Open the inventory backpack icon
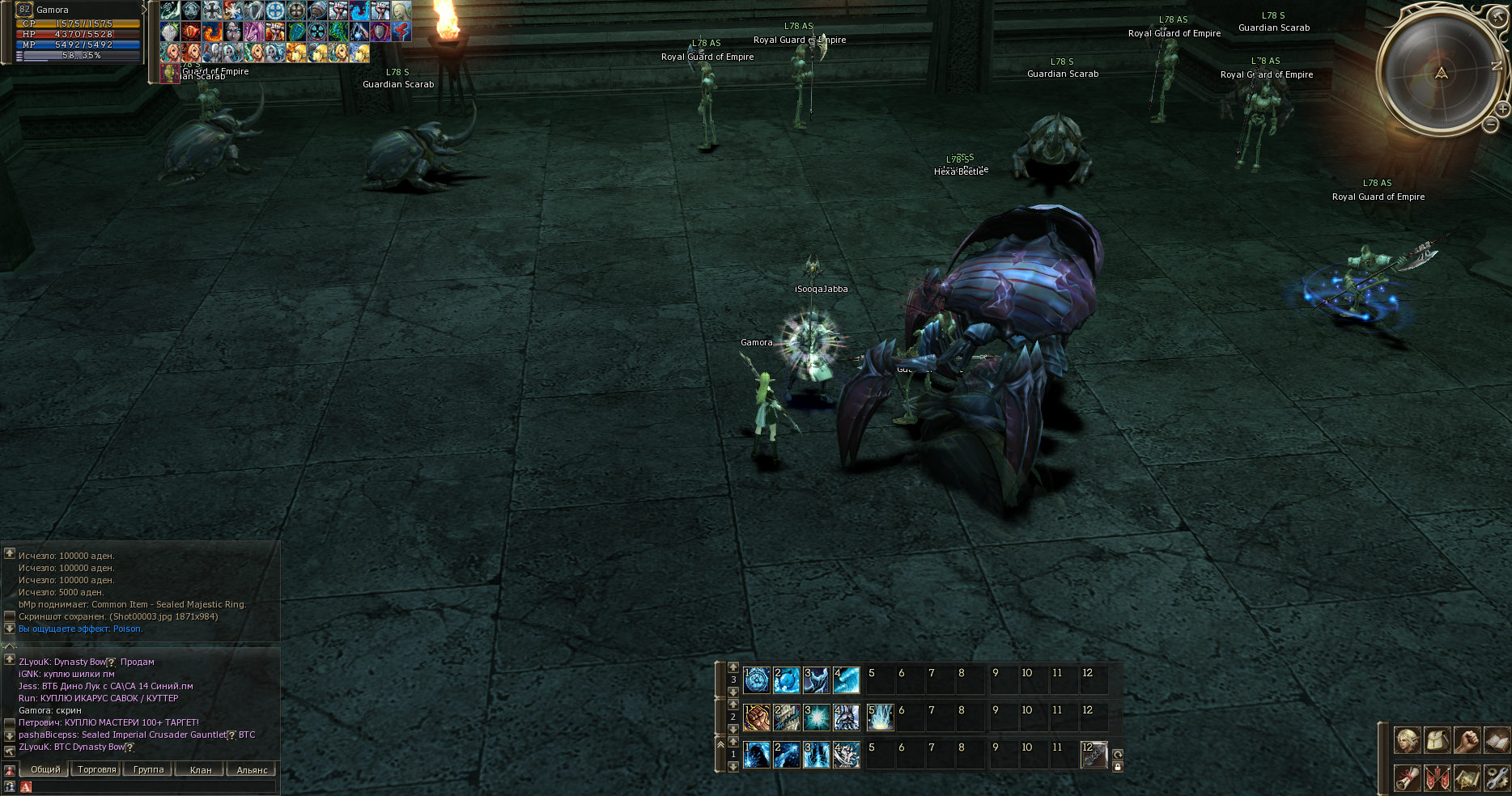This screenshot has width=1512, height=796. coord(1438,740)
